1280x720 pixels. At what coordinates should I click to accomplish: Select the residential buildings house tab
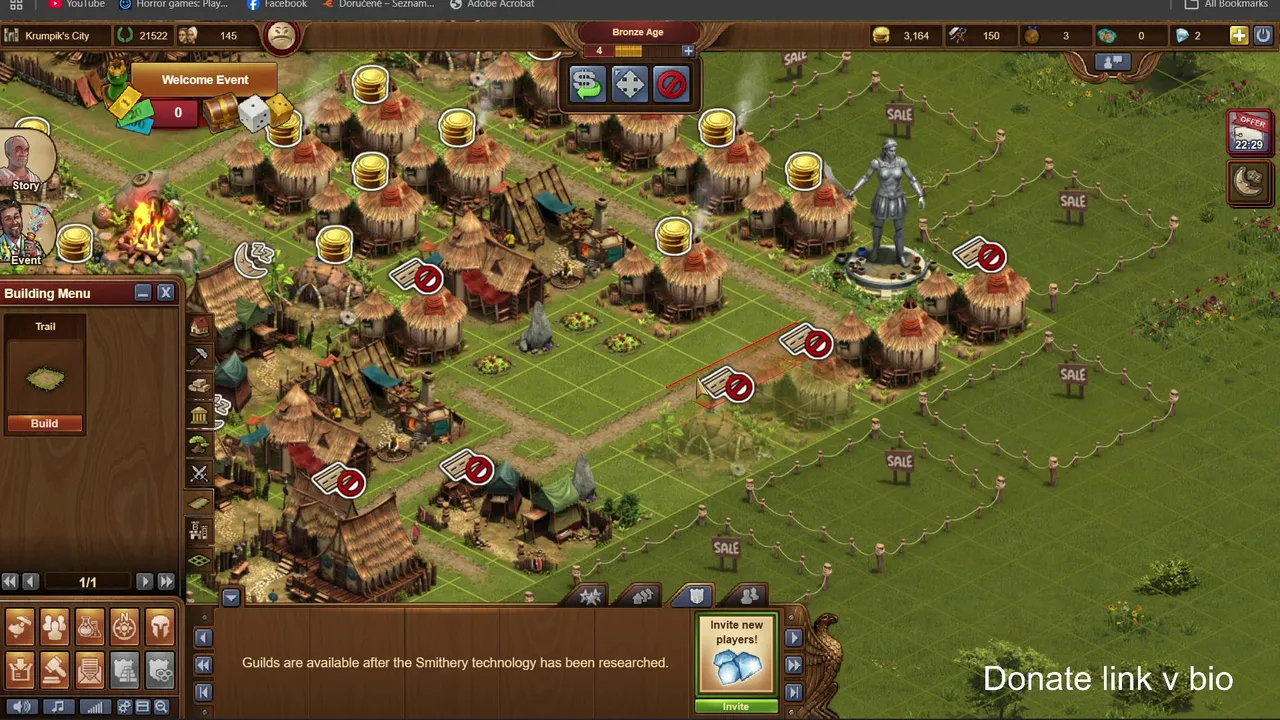point(200,326)
